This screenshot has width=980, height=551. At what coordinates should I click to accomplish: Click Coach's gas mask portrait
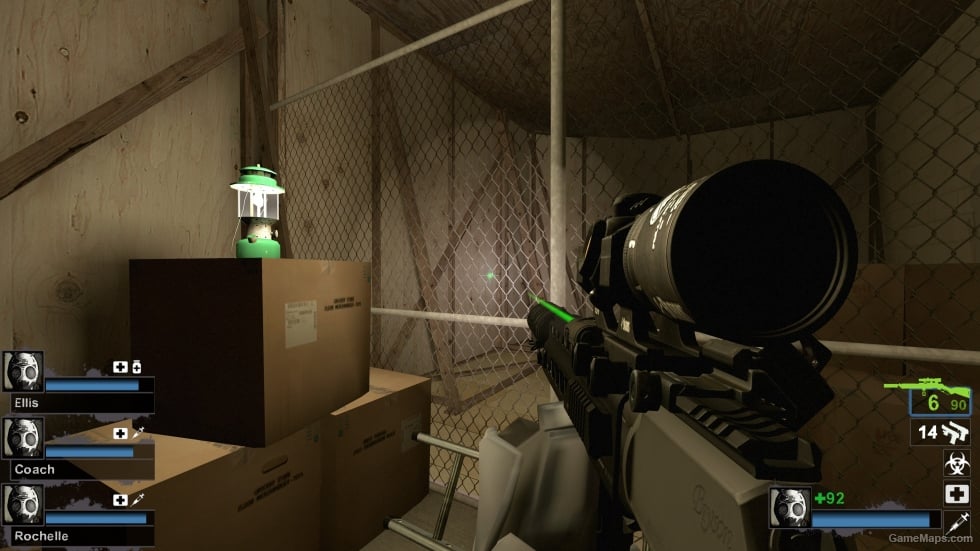(23, 437)
